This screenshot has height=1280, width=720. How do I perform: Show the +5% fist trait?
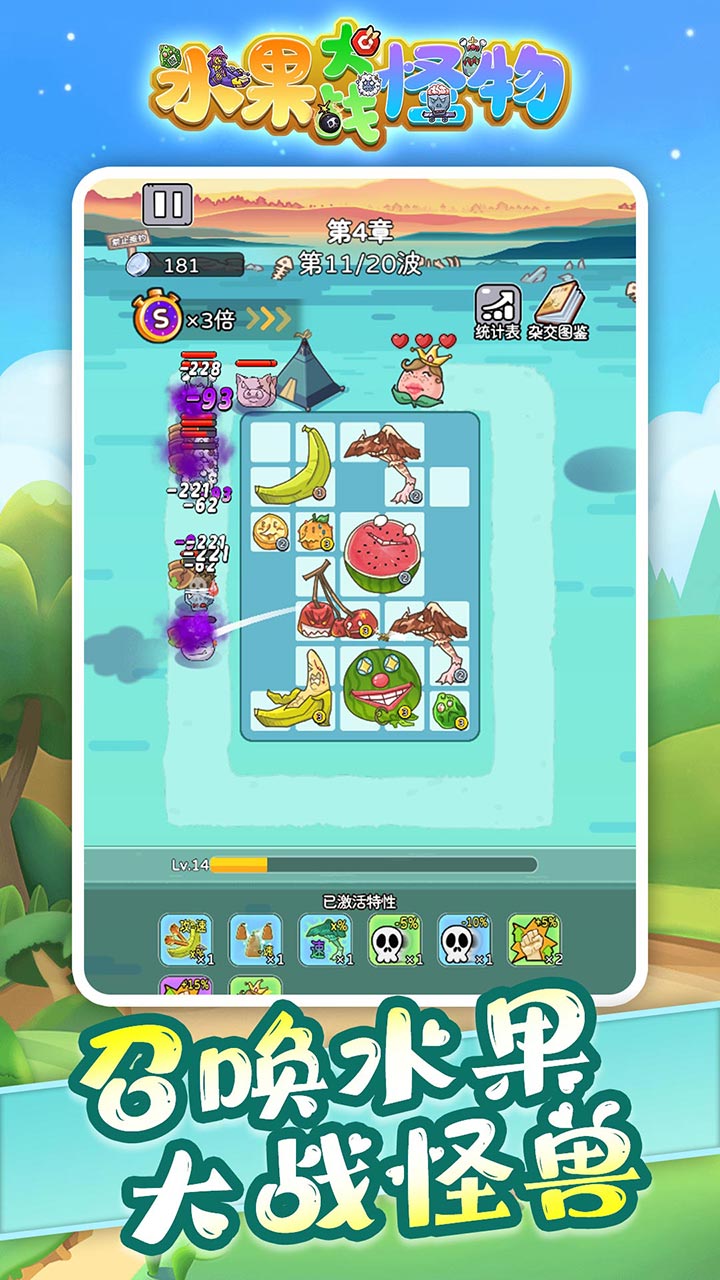pos(534,940)
